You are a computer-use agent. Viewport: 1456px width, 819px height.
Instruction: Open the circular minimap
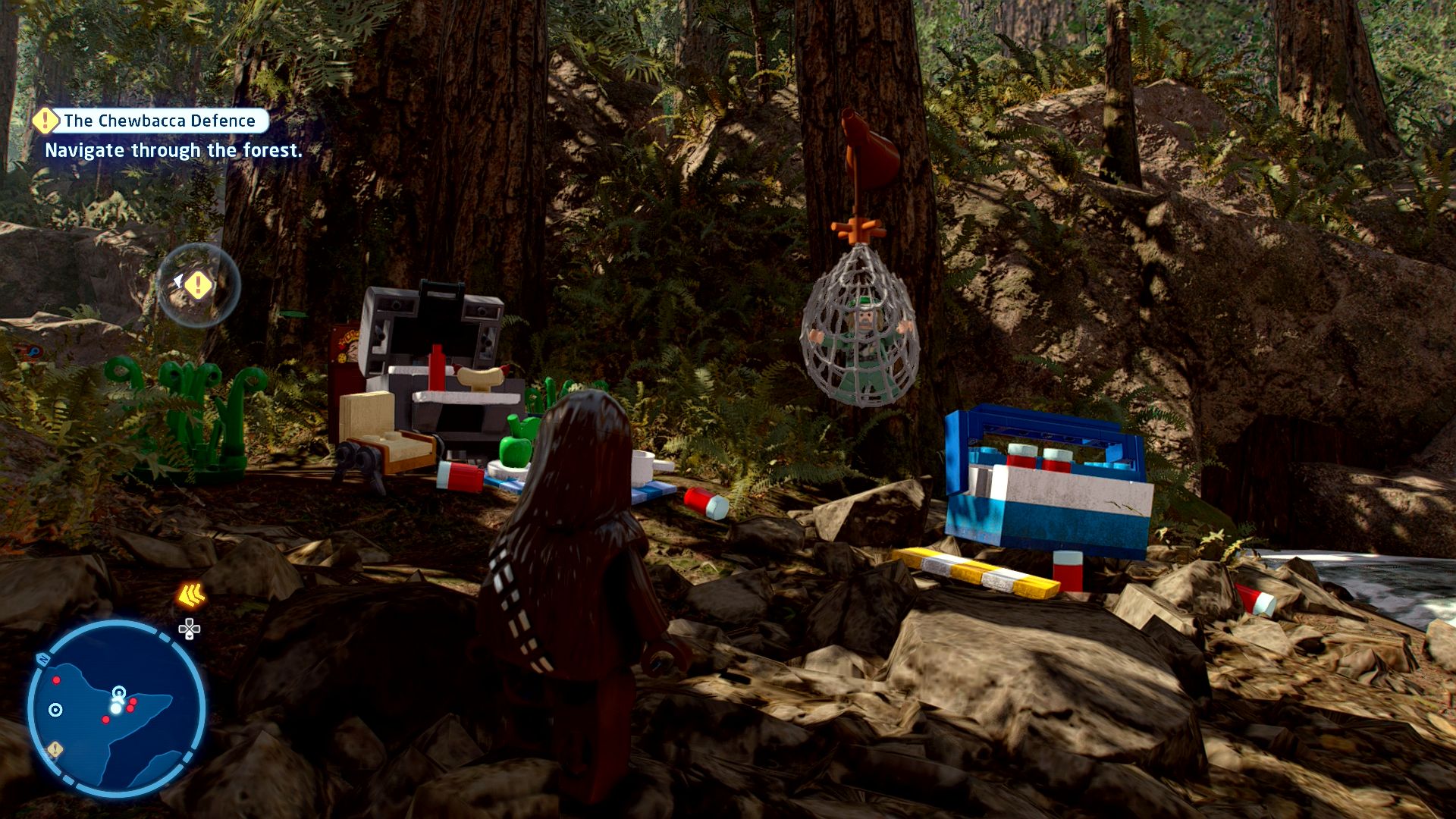117,708
